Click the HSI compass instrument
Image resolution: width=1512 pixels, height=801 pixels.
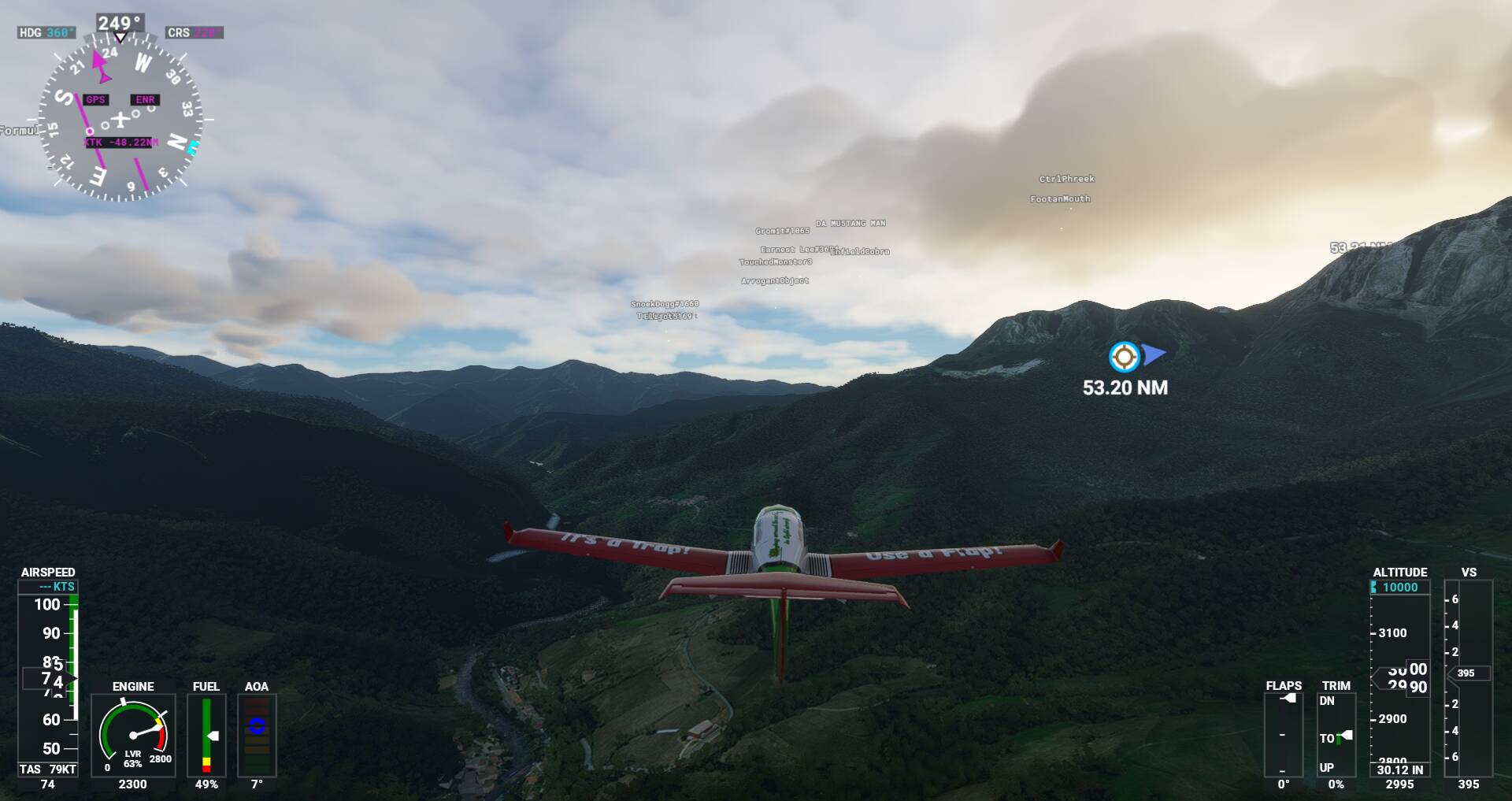coord(120,120)
